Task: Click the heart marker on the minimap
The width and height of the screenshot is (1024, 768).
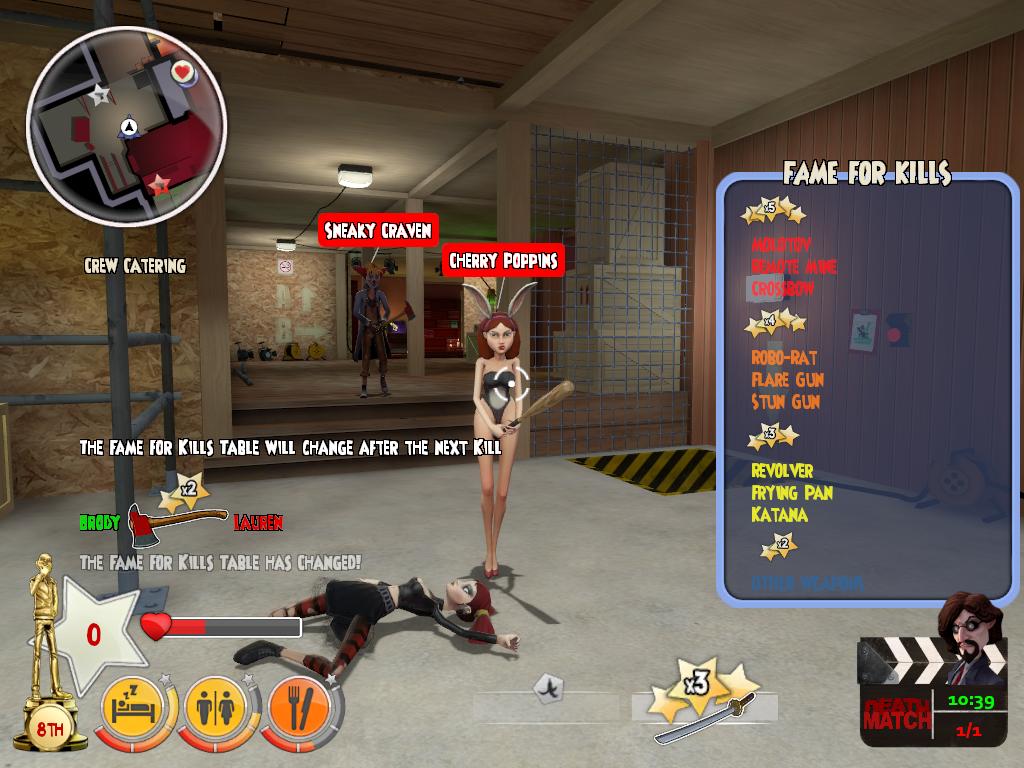Action: pos(182,72)
